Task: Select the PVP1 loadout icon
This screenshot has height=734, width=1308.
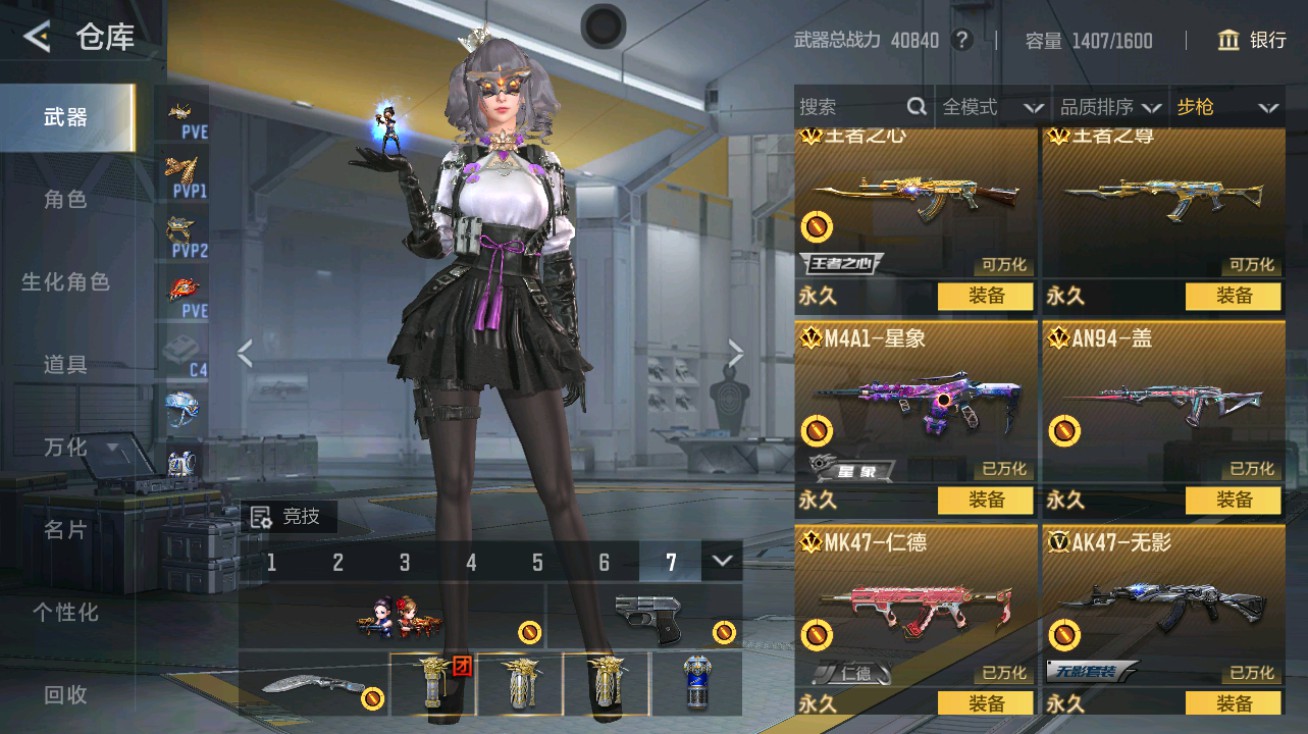Action: tap(183, 170)
